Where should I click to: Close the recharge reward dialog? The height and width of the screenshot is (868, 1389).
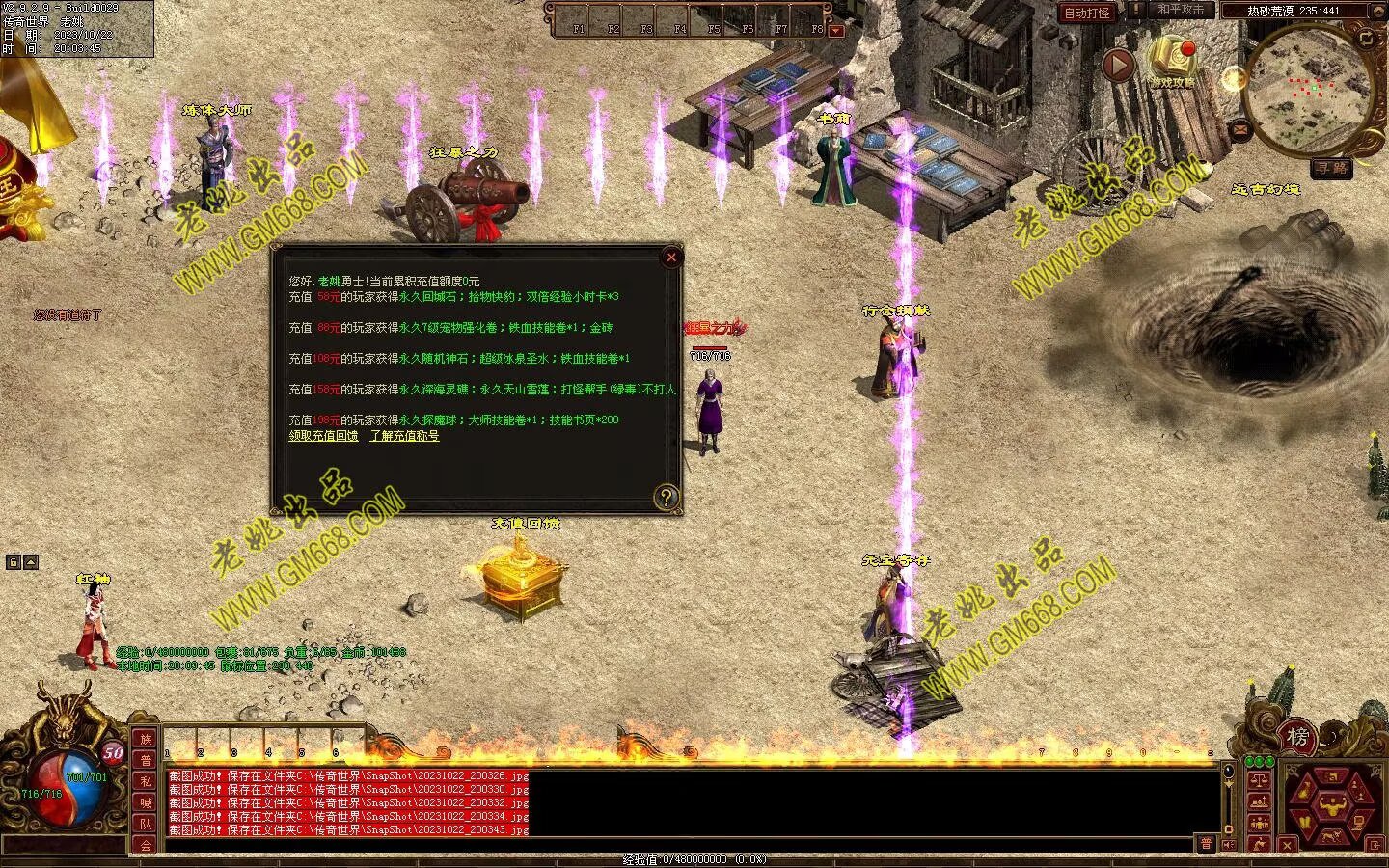click(x=671, y=258)
